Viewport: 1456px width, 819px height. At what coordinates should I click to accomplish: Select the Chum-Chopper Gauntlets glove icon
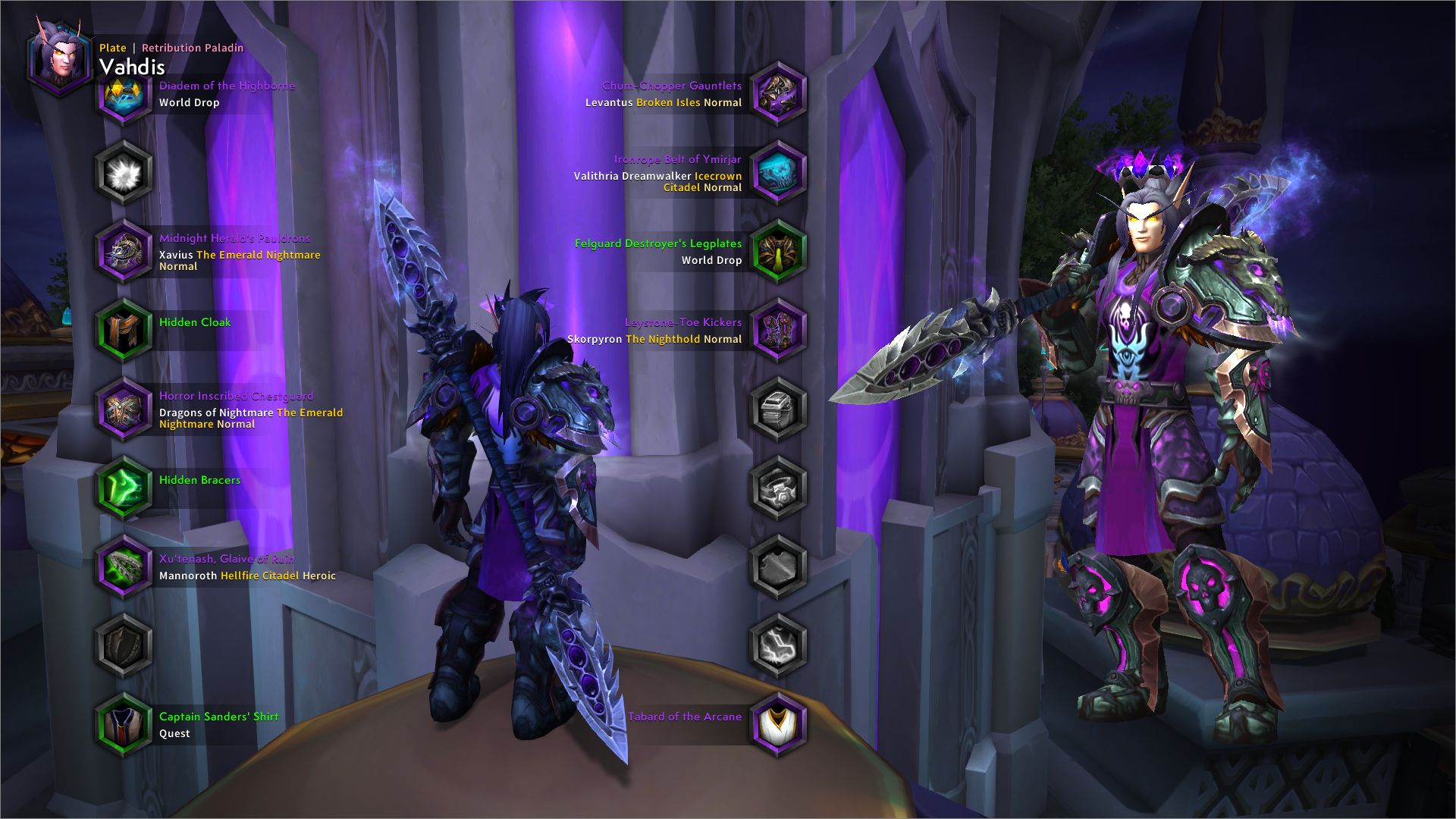(778, 95)
